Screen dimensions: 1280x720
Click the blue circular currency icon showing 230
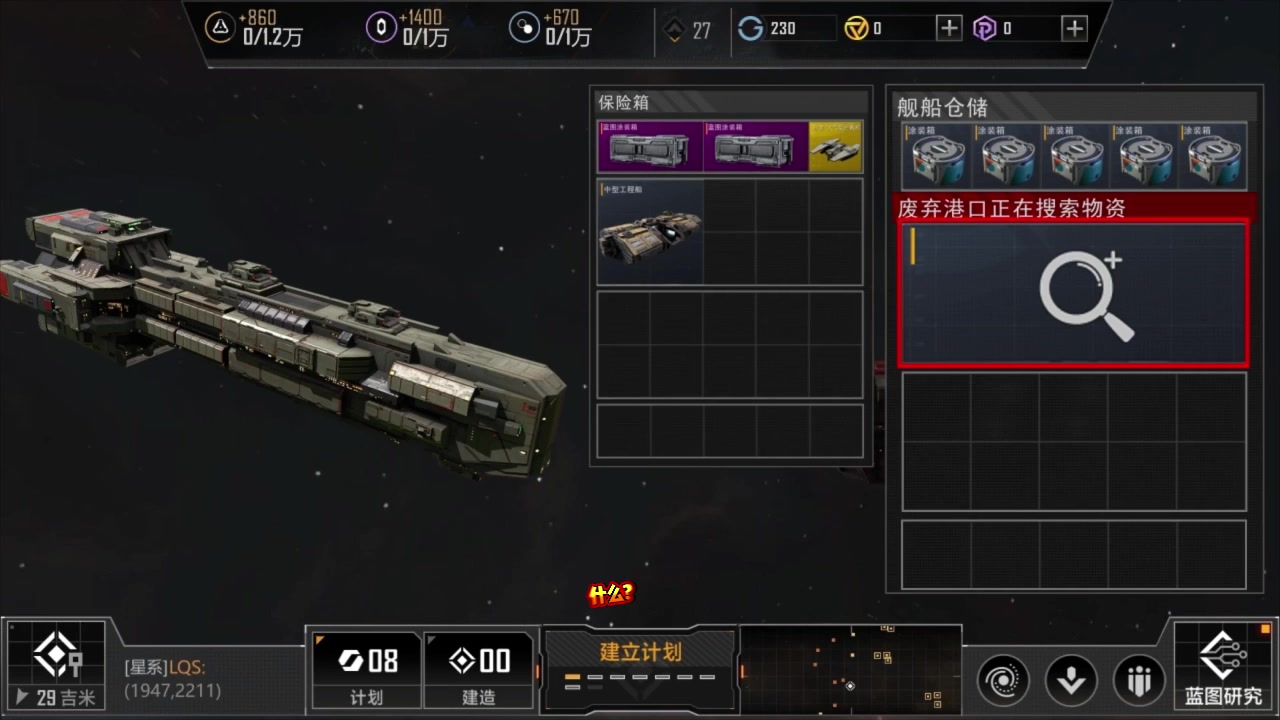(750, 28)
